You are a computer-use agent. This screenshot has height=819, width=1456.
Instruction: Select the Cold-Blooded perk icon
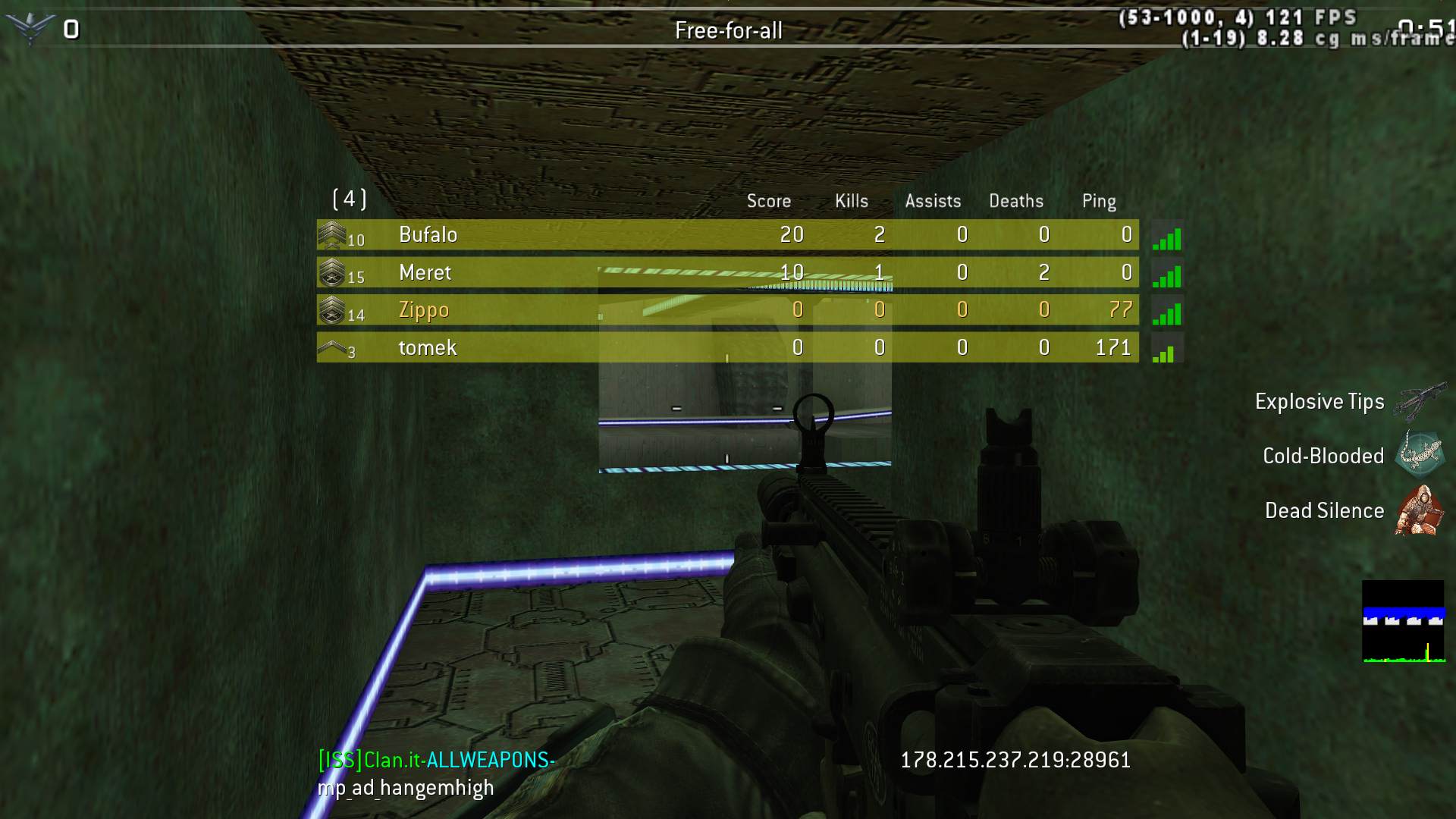point(1417,455)
